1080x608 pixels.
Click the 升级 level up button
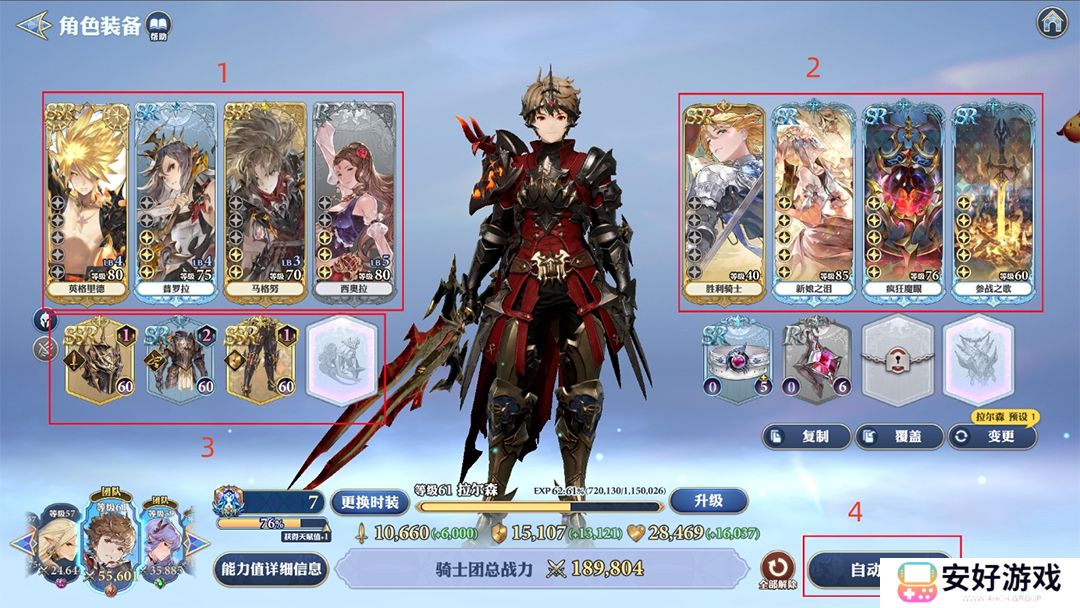coord(708,502)
